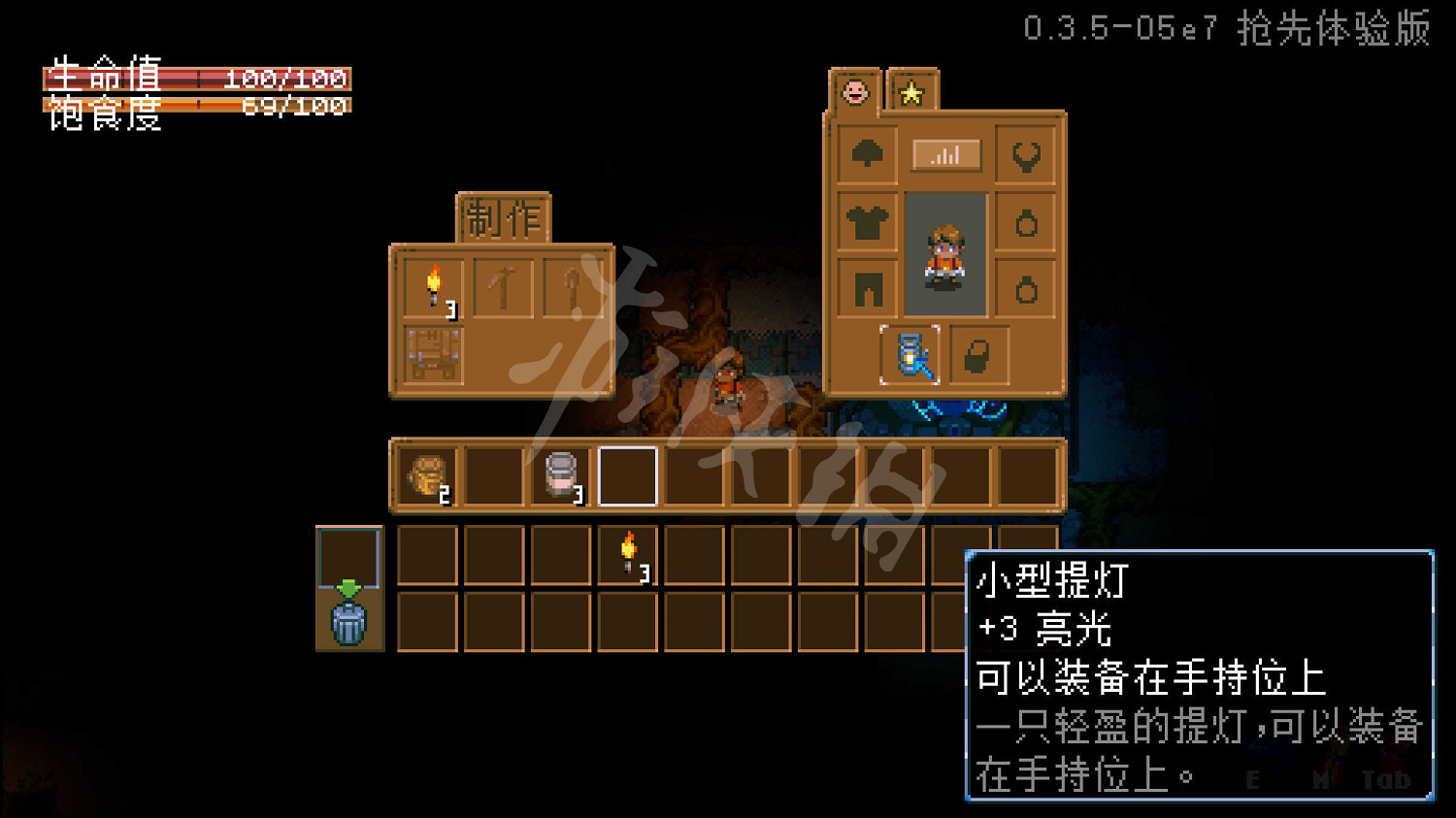Craft the basic workbench recipe
Screen dimensions: 1456x818
click(x=433, y=357)
